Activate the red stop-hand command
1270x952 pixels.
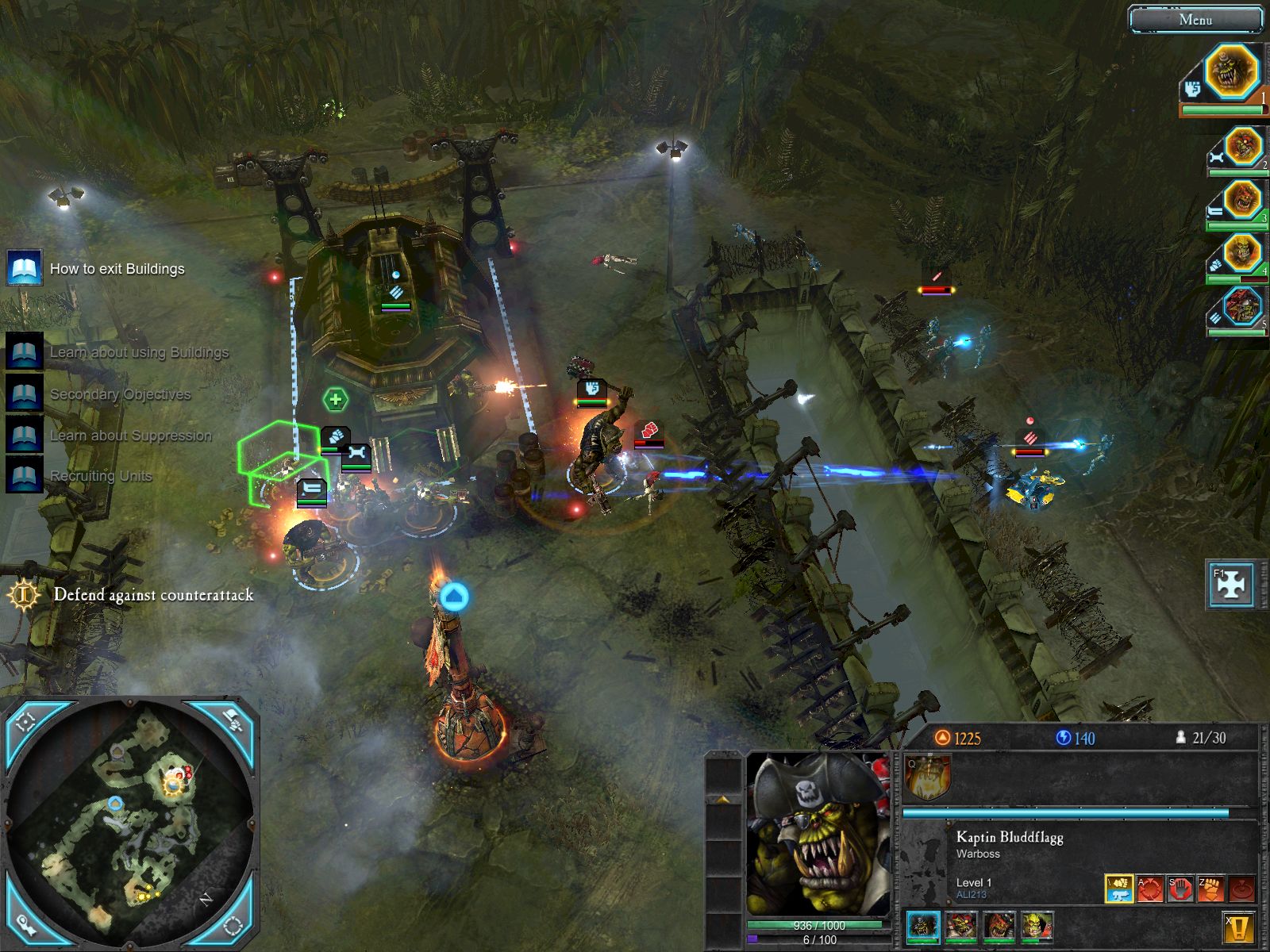click(x=1180, y=889)
